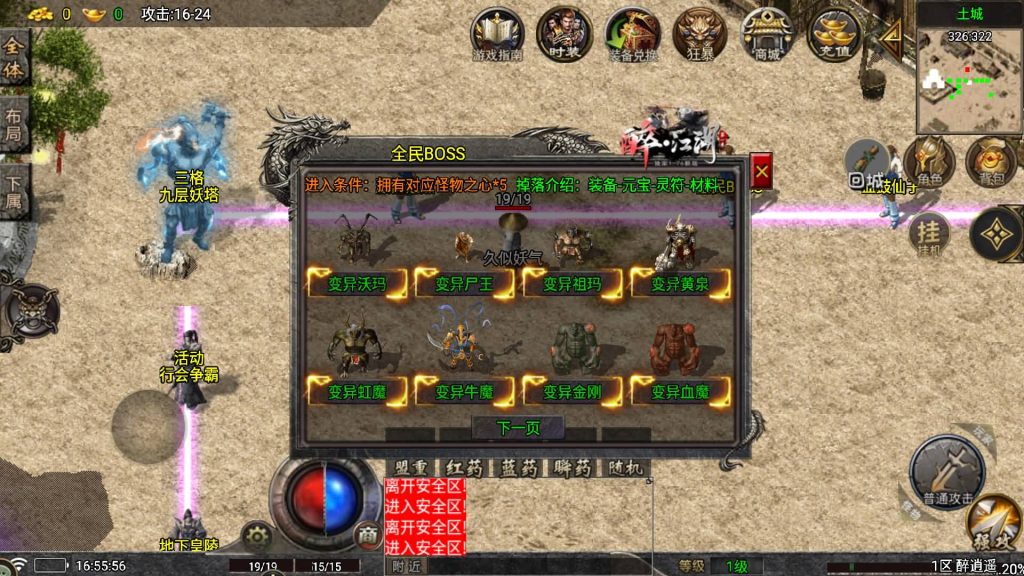1024x576 pixels.
Task: Open the 时装 fashion menu
Action: click(564, 35)
